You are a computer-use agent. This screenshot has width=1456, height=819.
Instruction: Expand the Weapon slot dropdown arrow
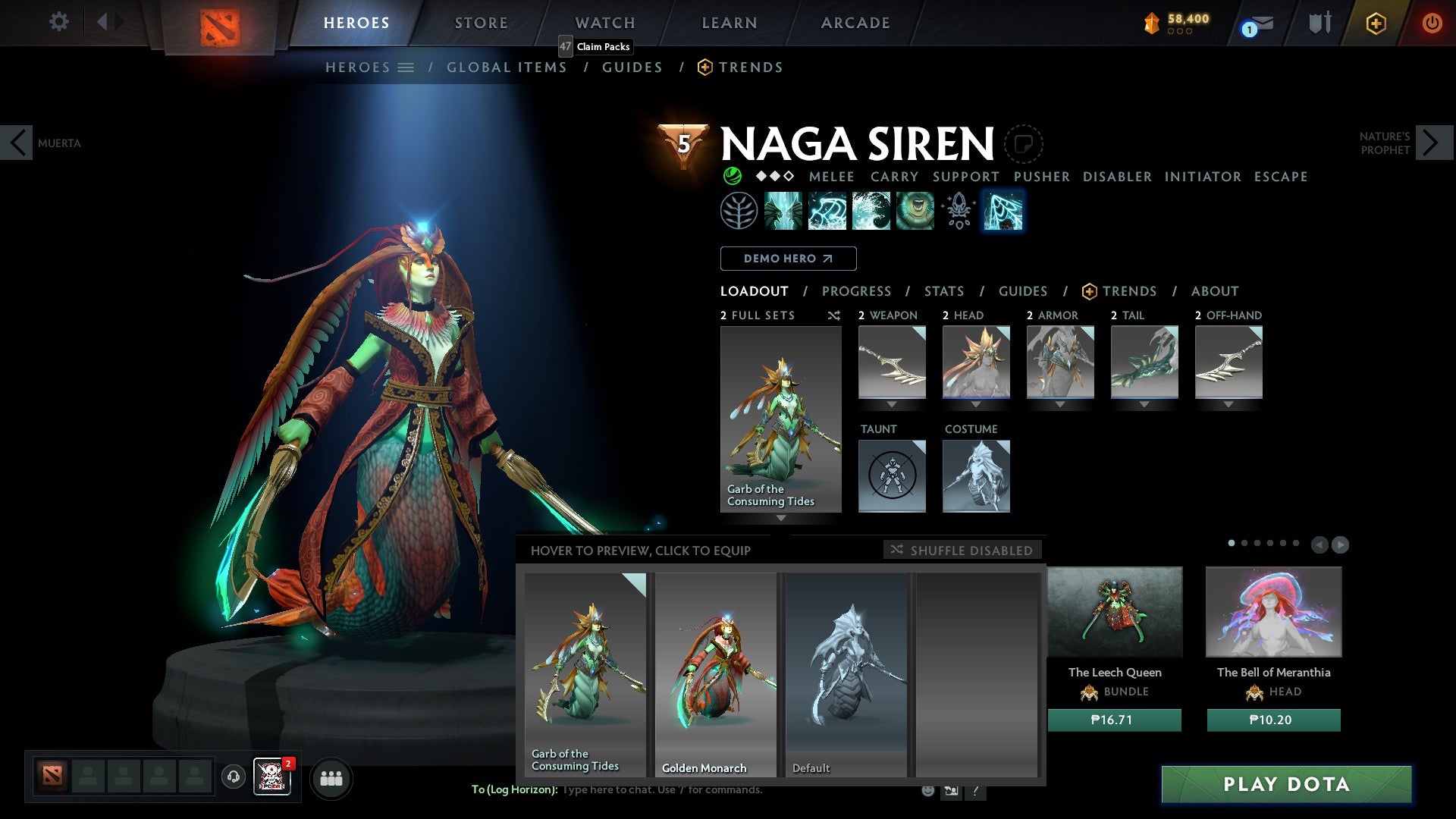[891, 403]
